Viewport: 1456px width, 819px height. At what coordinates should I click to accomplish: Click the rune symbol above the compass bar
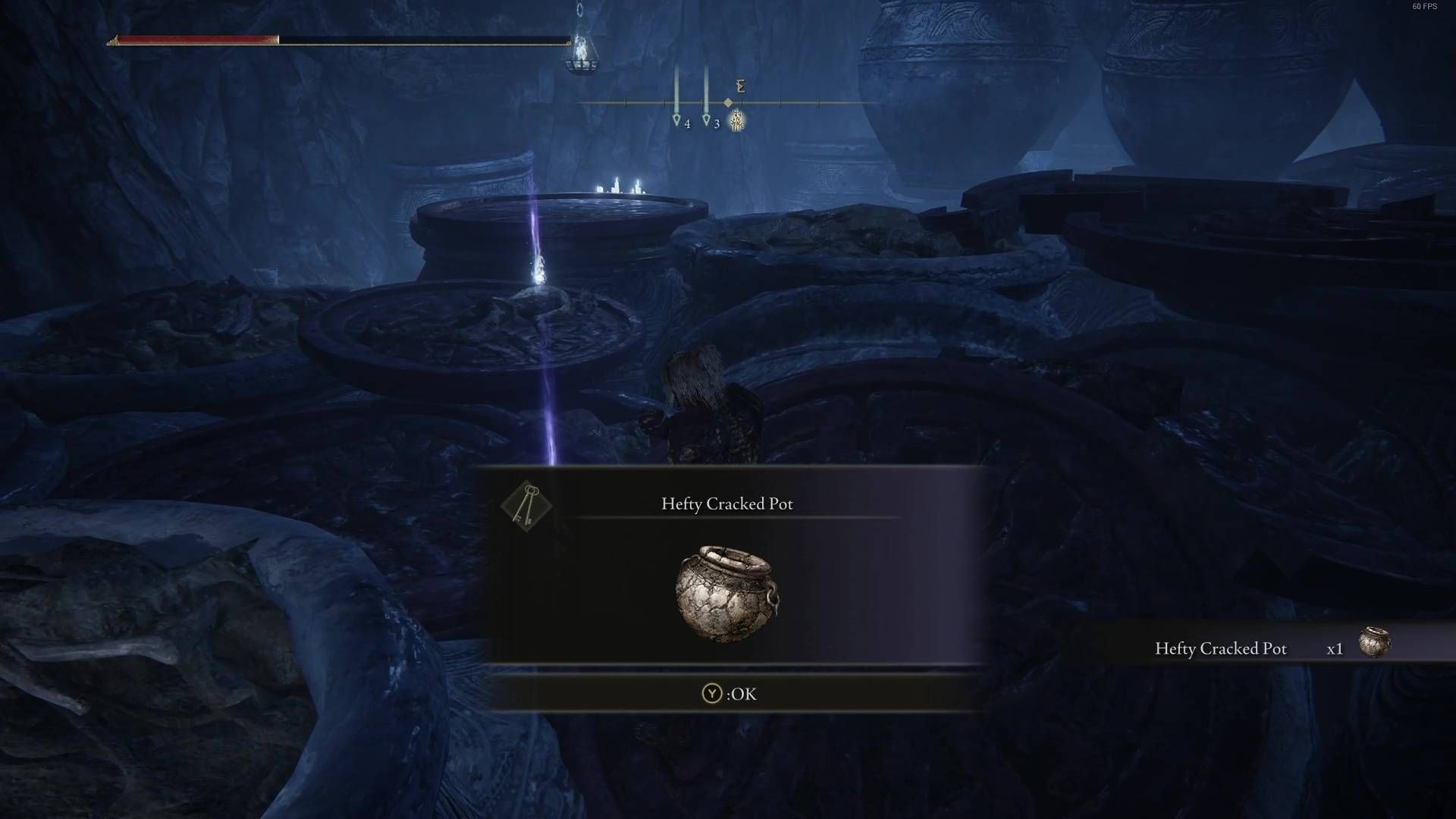point(739,86)
